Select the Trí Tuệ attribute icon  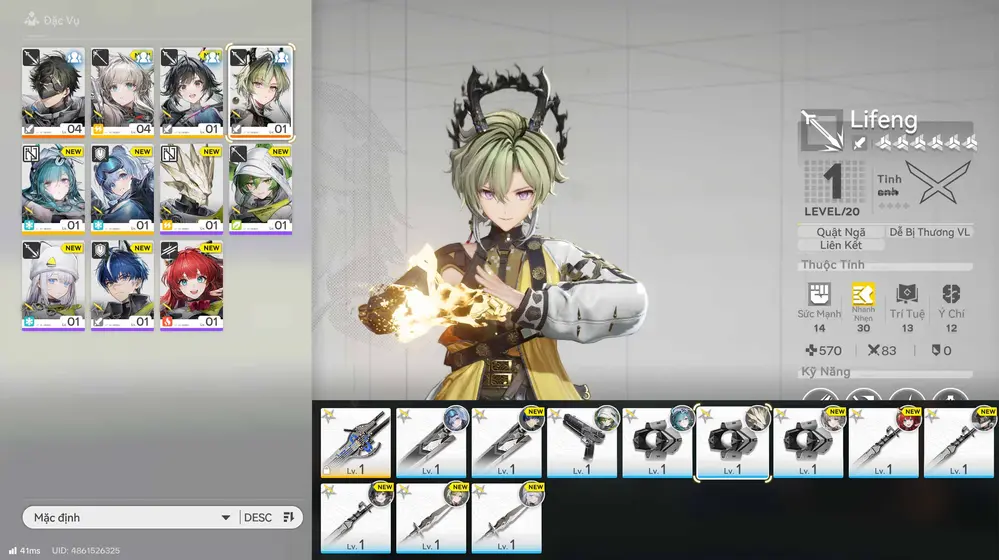click(907, 295)
